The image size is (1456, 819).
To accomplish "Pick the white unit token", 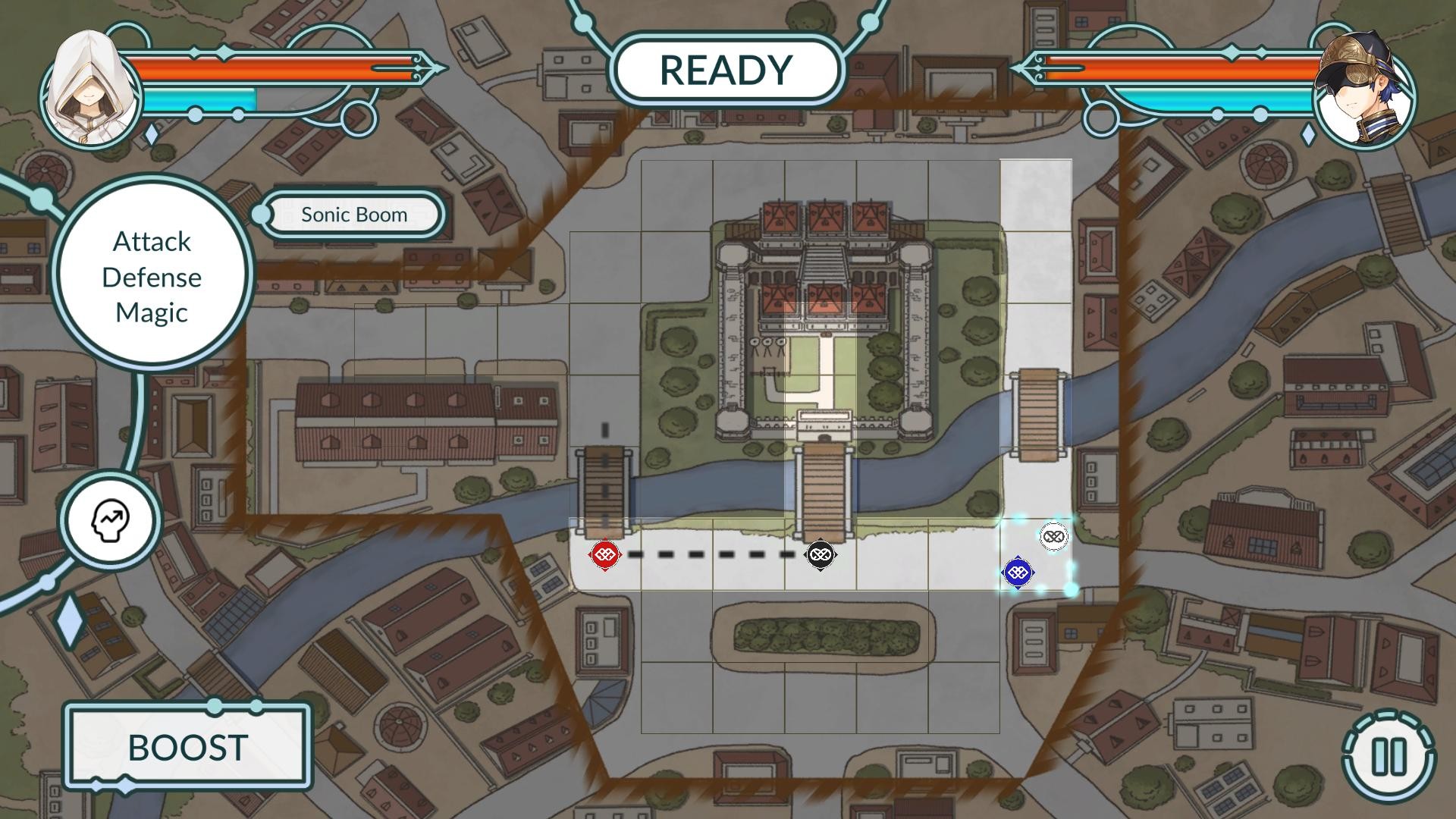I will tap(1053, 537).
